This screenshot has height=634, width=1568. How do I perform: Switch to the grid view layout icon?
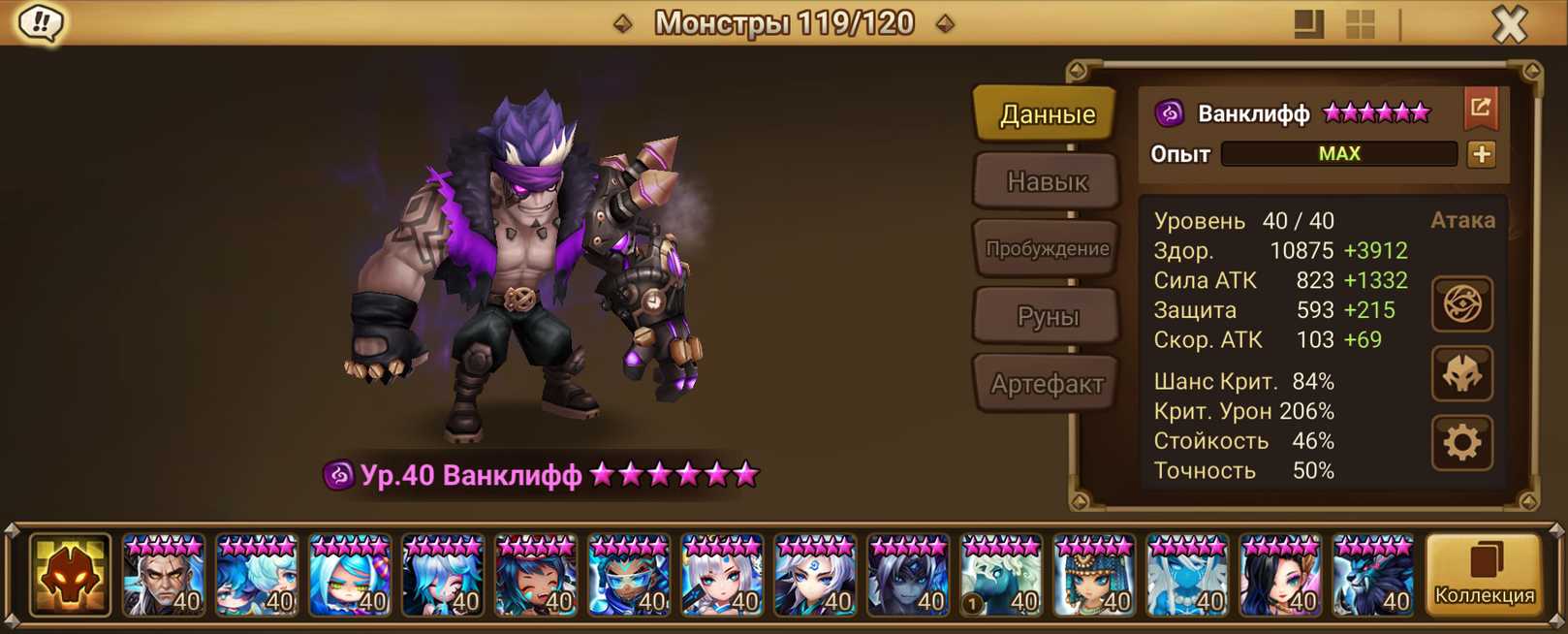pyautogui.click(x=1360, y=24)
